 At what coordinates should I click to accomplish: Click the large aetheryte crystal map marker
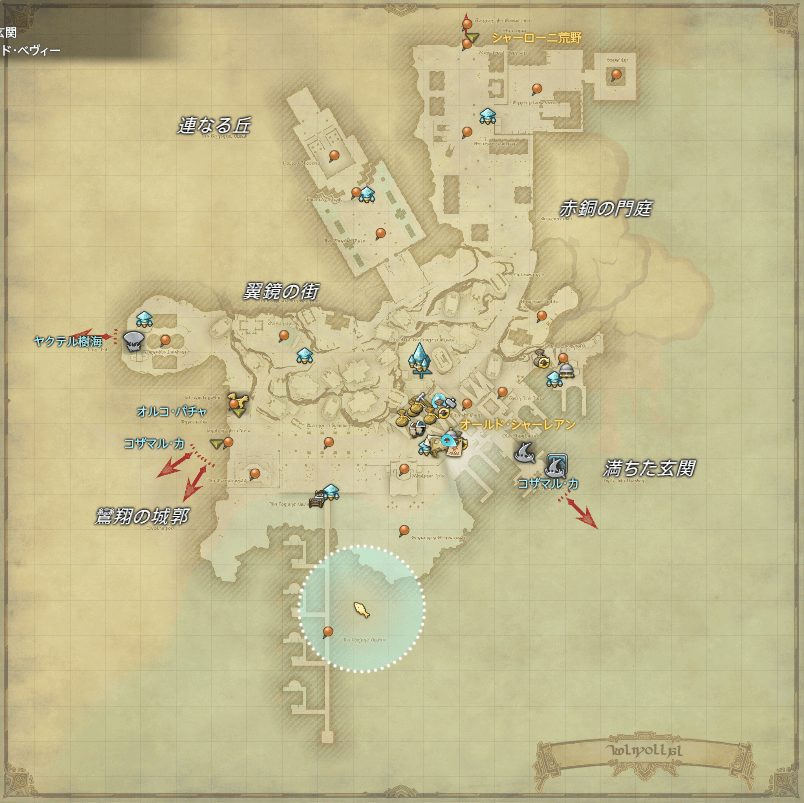(x=420, y=358)
